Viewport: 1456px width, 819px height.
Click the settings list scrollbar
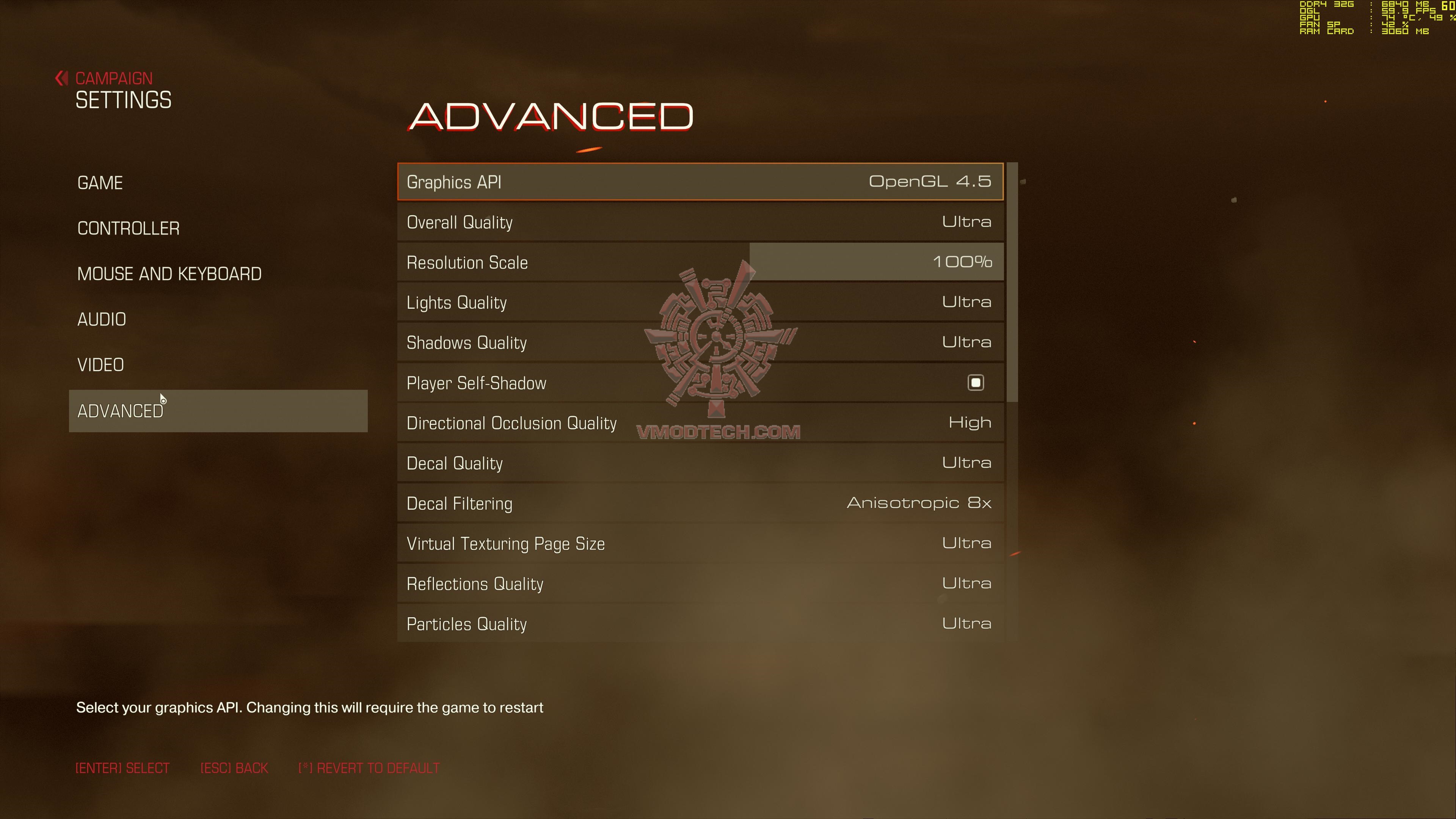[1012, 282]
